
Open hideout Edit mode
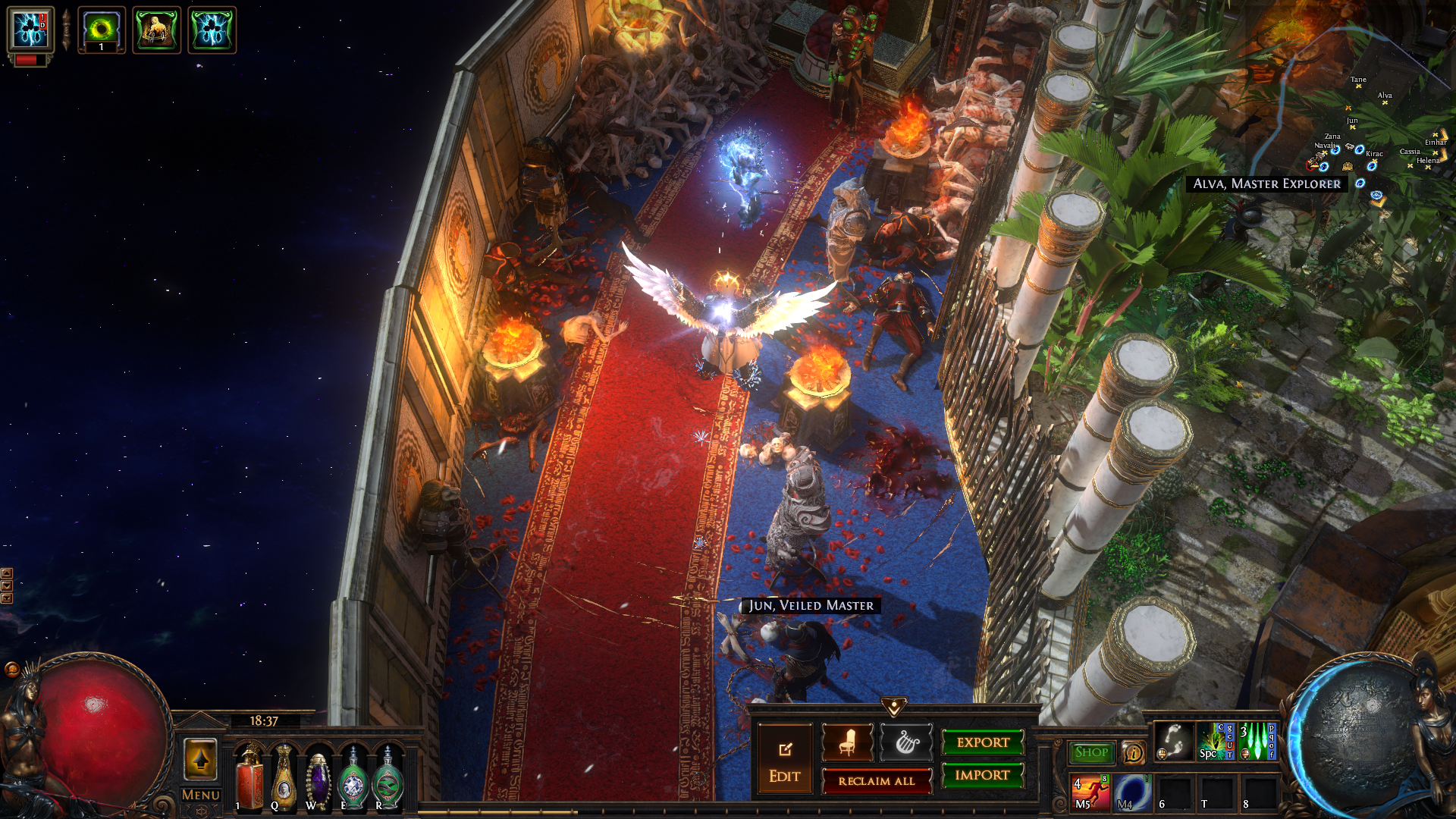(x=784, y=758)
